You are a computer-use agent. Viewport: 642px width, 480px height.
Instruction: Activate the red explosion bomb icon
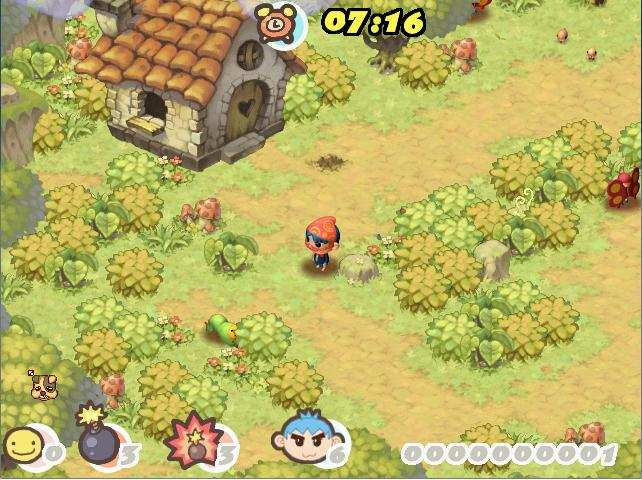190,440
